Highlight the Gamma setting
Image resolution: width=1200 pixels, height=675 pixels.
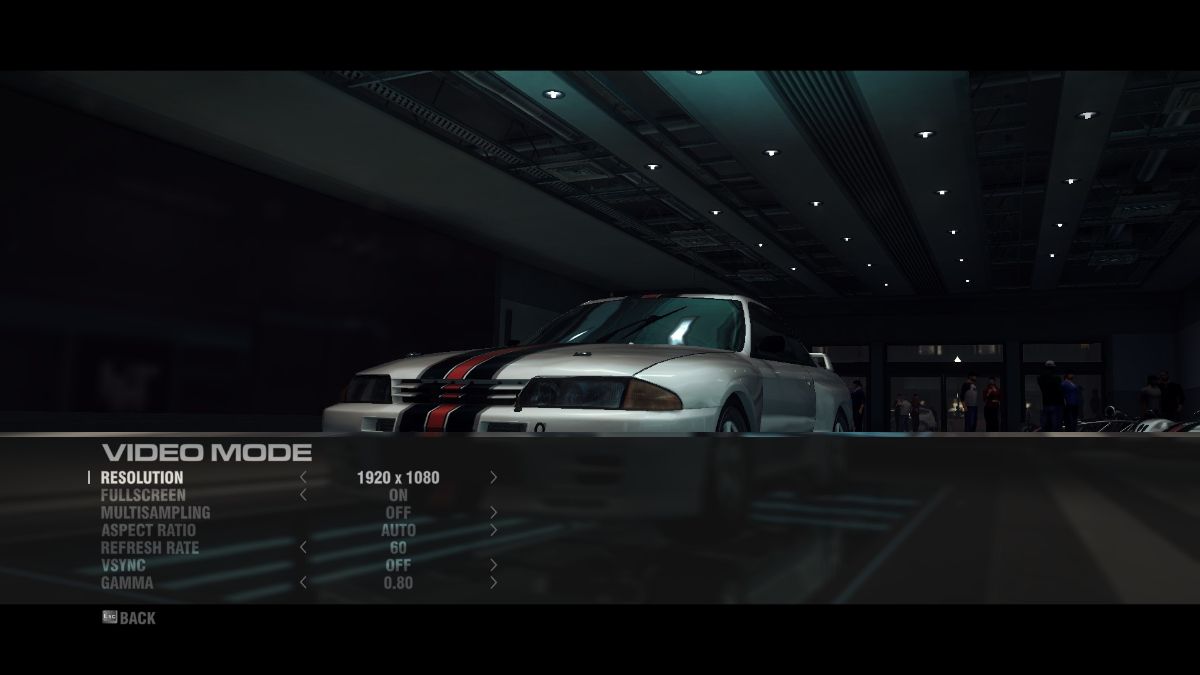[127, 583]
